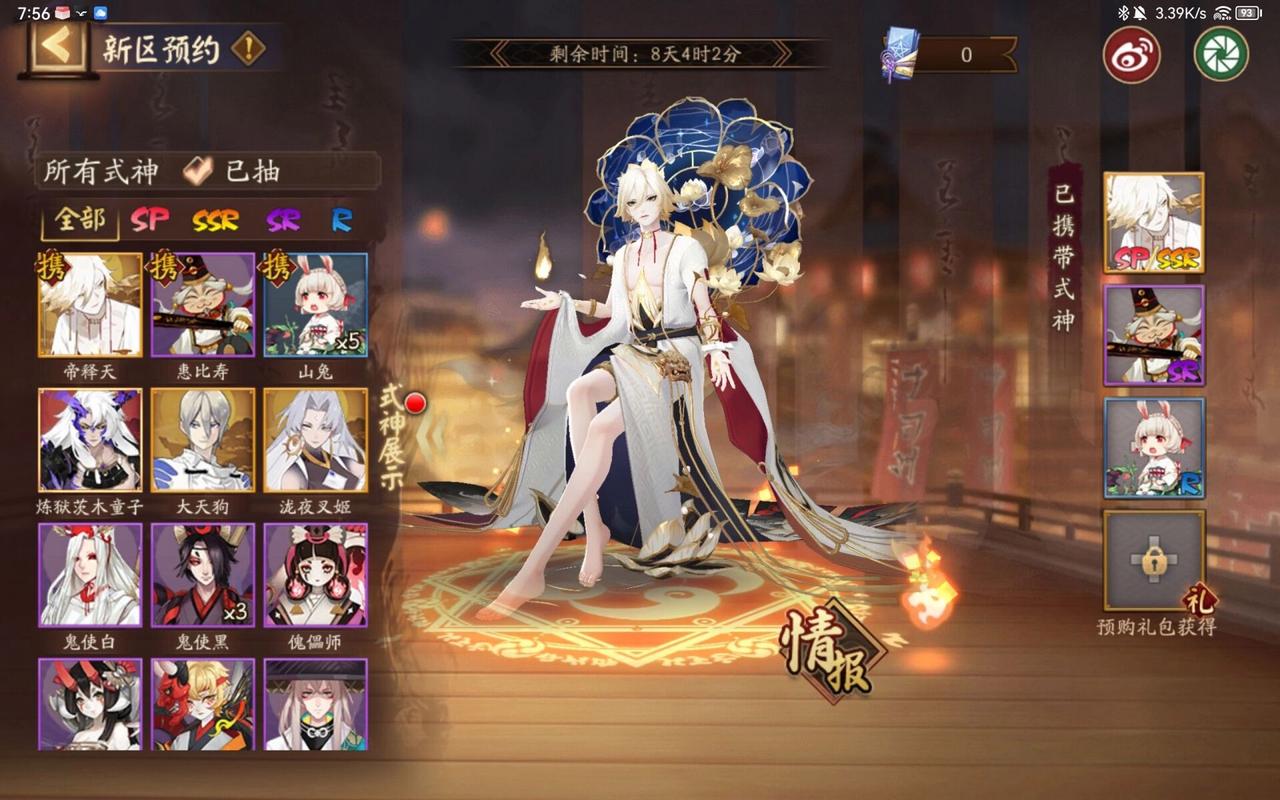Select 泷夜叉姬 in the list
Screen dimensions: 1280x800
pyautogui.click(x=315, y=440)
